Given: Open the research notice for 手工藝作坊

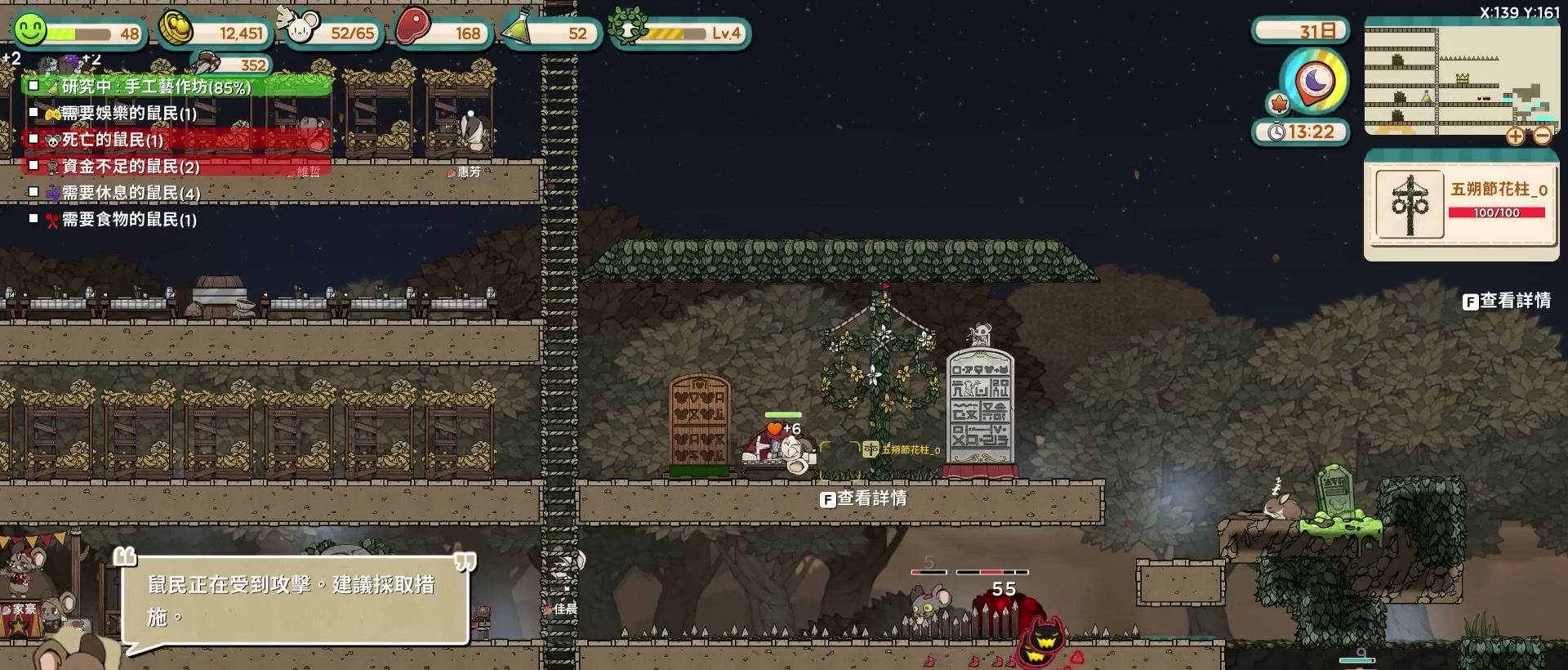Looking at the screenshot, I should coord(157,86).
